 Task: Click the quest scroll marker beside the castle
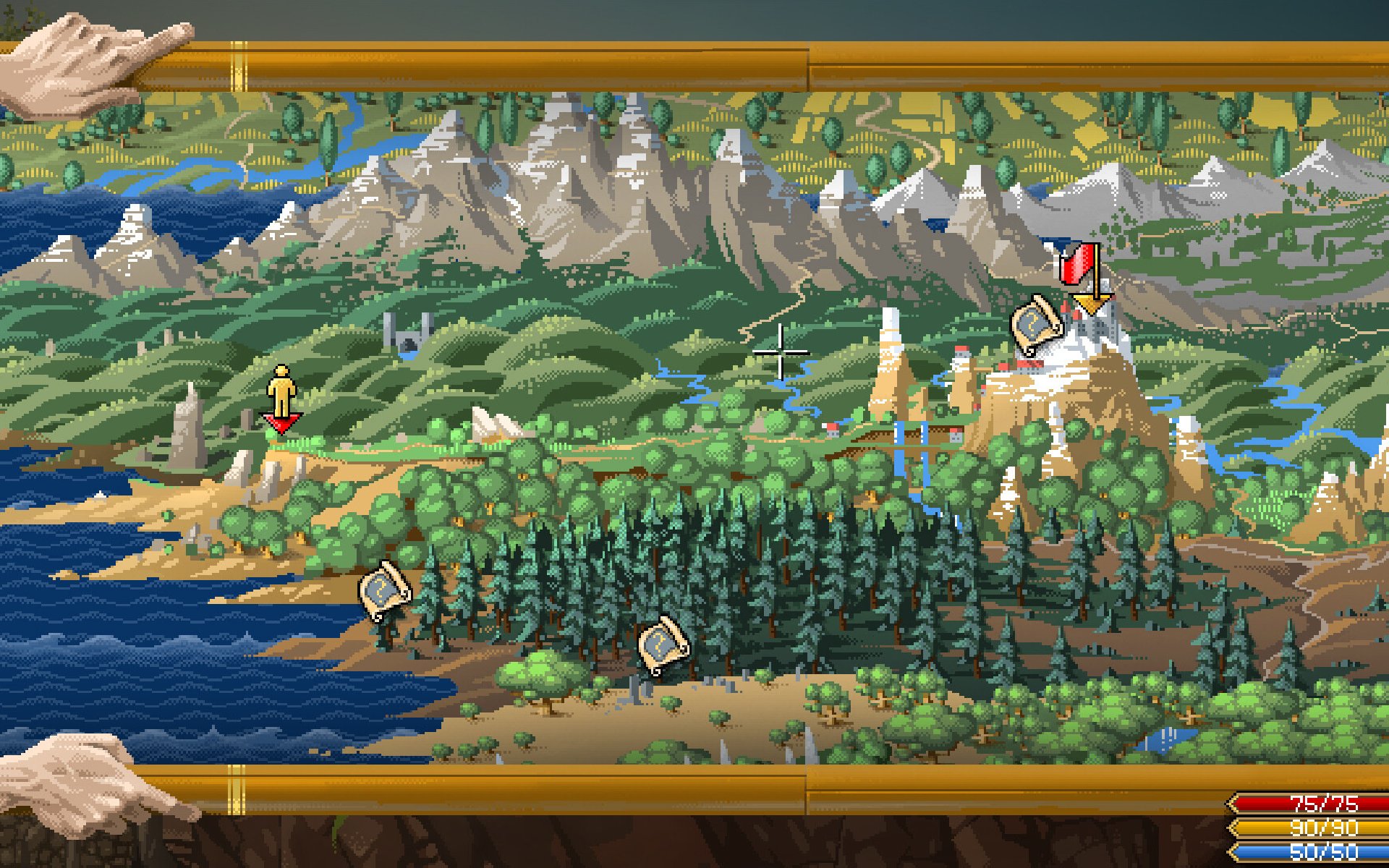[1036, 325]
